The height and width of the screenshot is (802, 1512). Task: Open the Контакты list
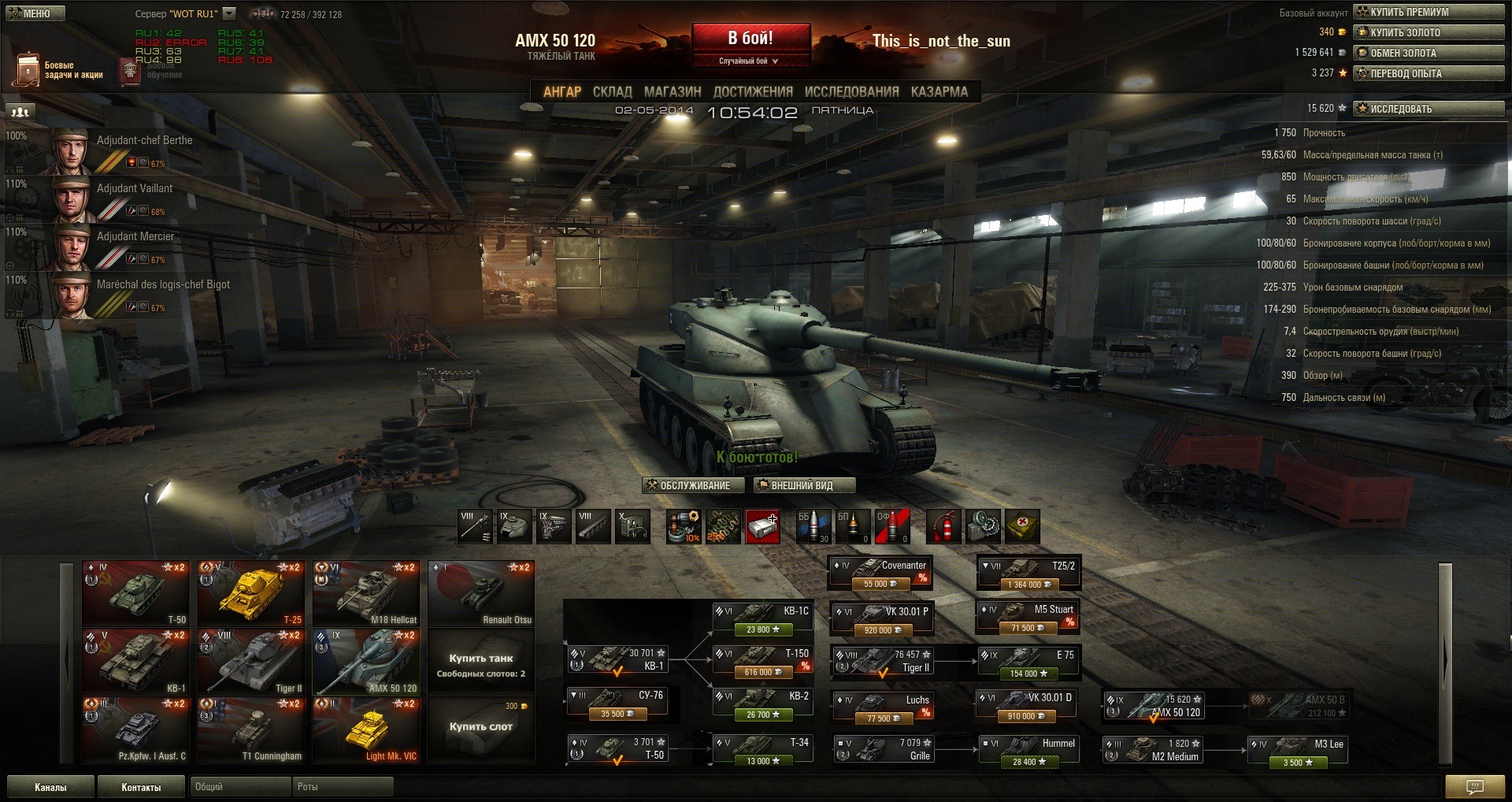tap(141, 787)
